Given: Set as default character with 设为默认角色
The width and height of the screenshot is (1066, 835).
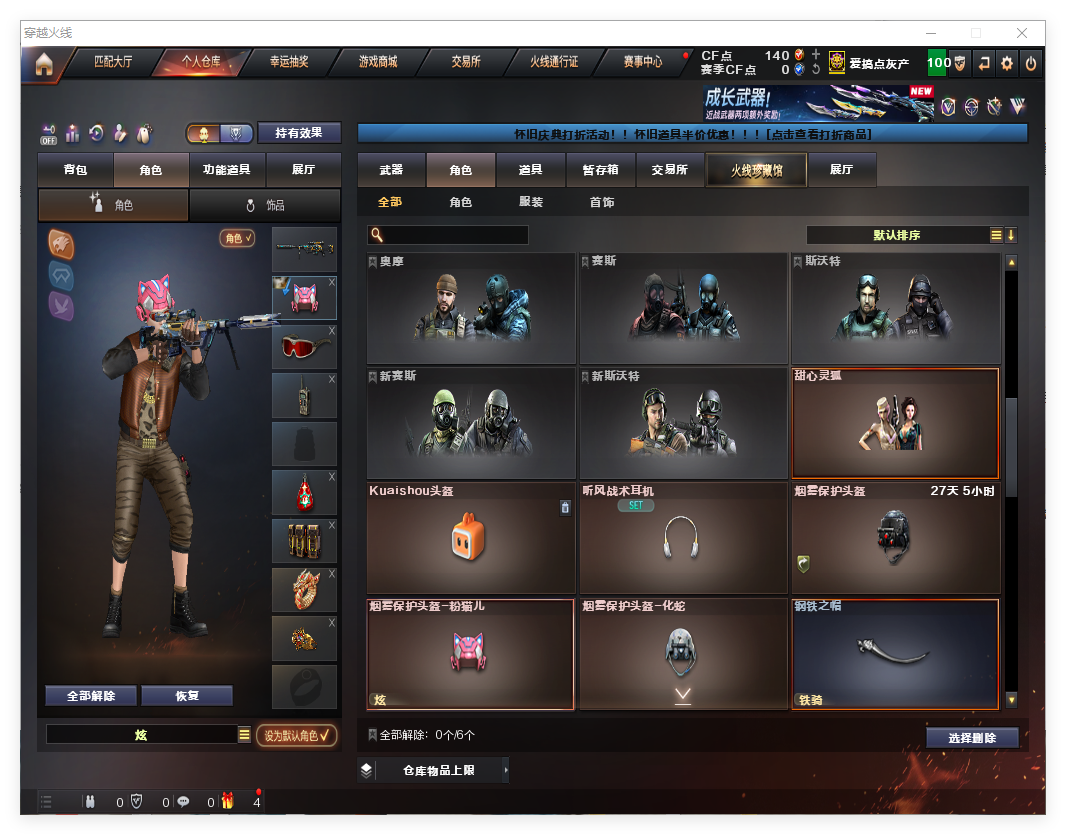Looking at the screenshot, I should [x=297, y=736].
